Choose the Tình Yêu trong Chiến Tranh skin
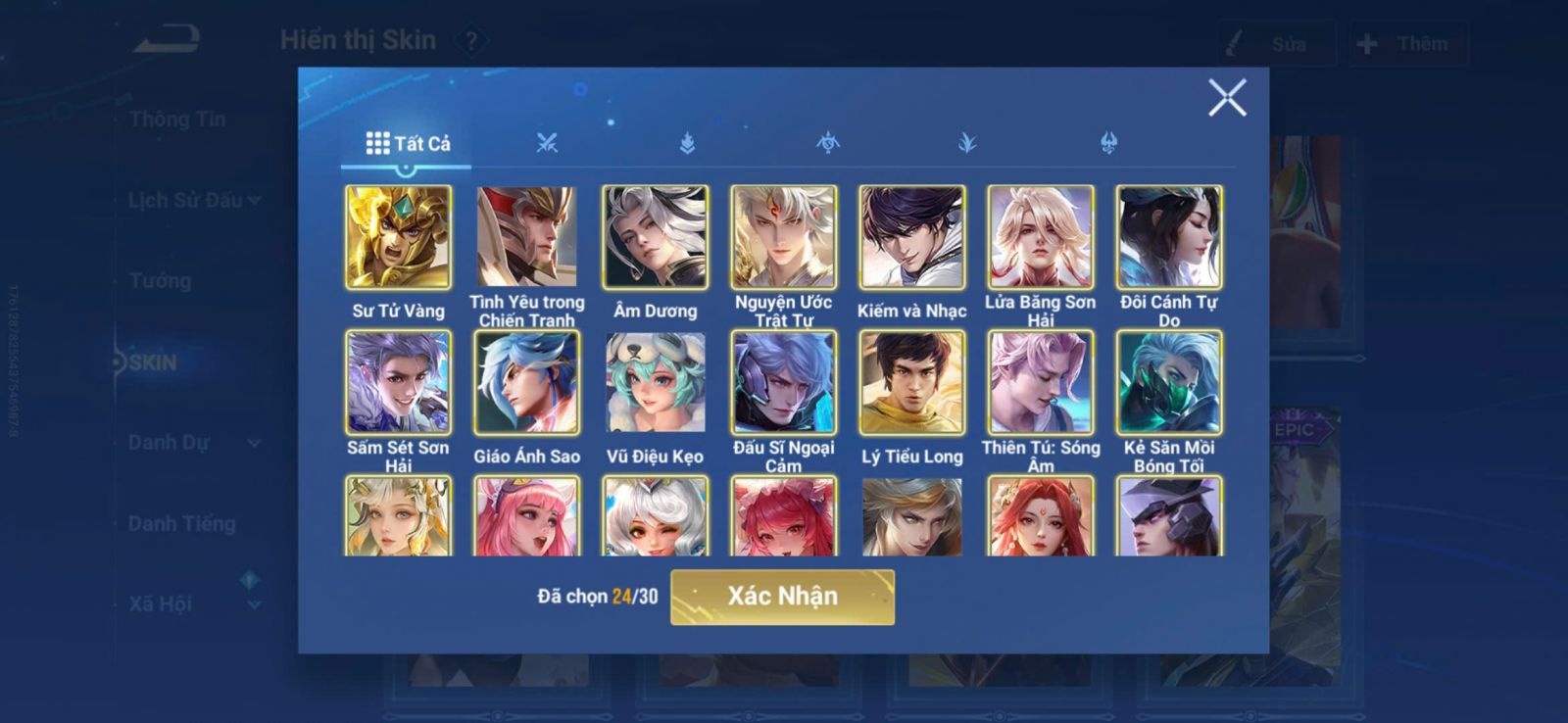 click(526, 237)
